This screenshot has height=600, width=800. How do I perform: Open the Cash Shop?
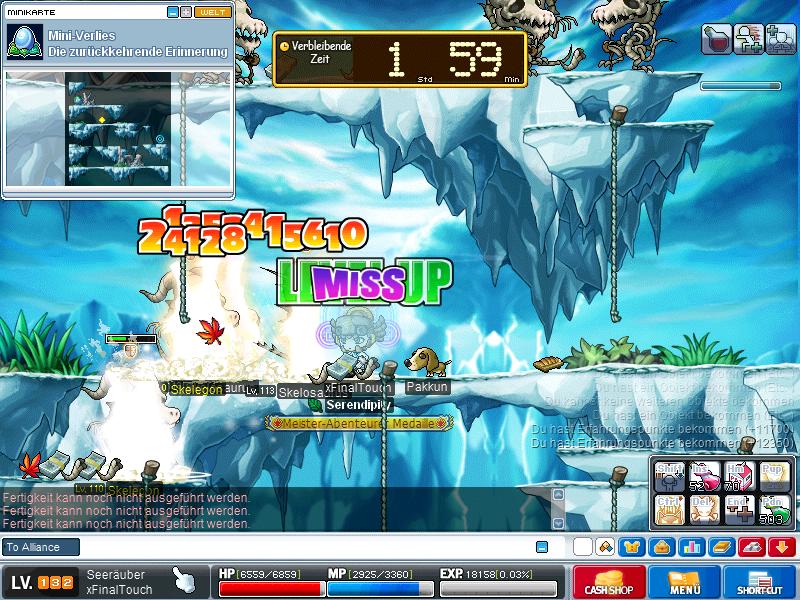(x=609, y=582)
